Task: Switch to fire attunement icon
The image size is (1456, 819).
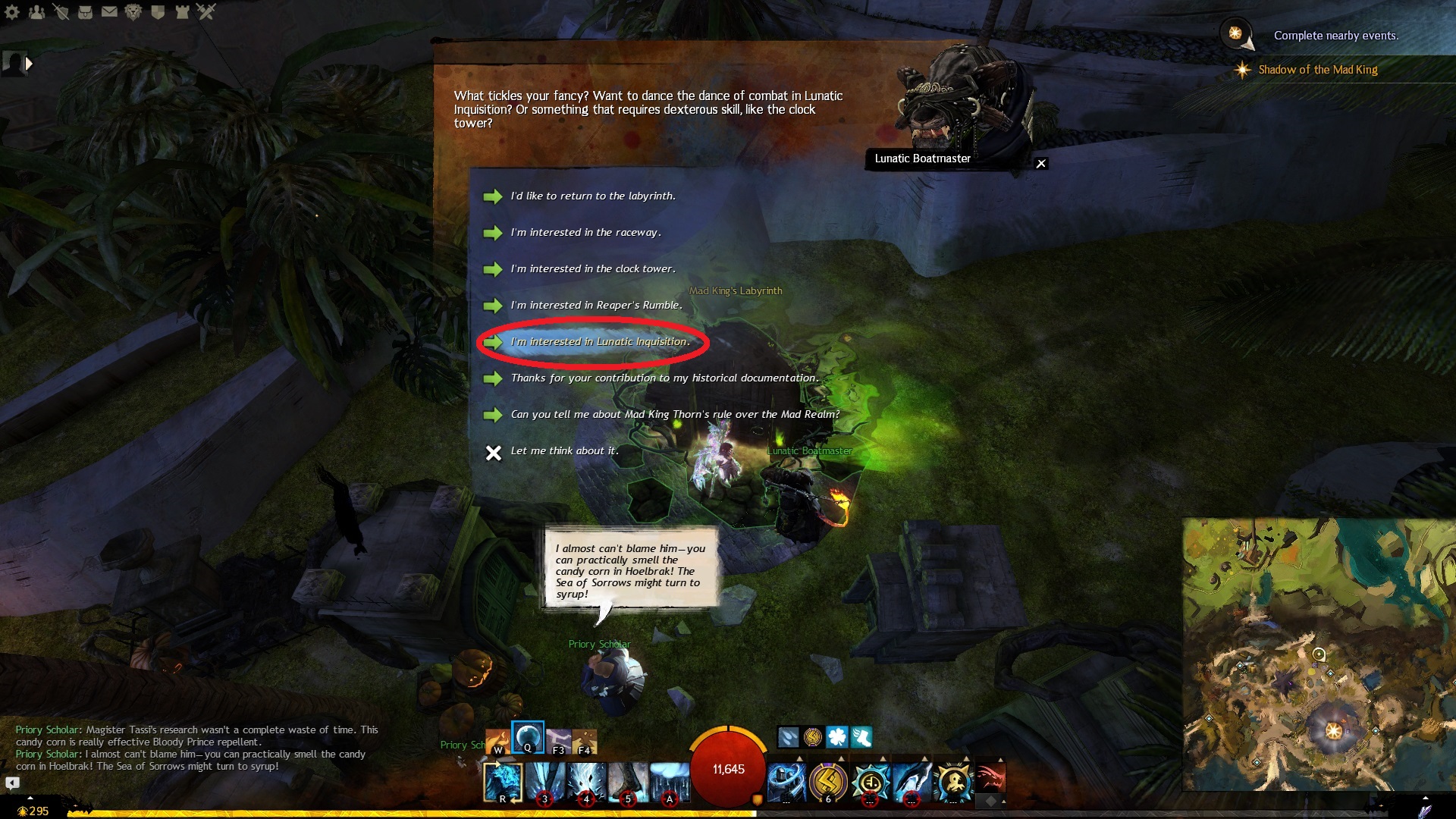Action: 497,739
